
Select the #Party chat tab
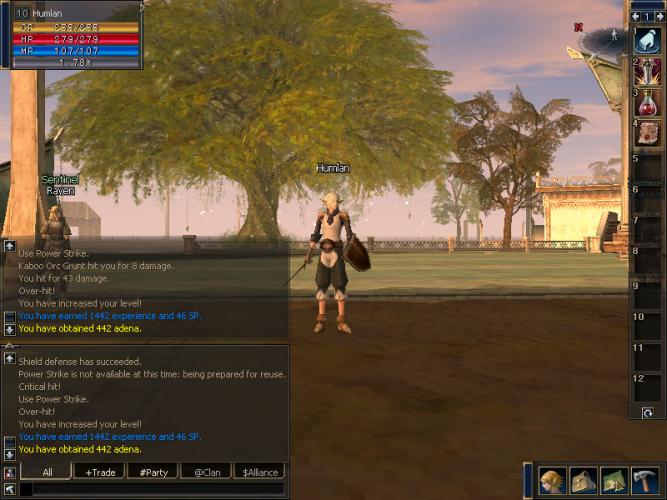click(153, 472)
